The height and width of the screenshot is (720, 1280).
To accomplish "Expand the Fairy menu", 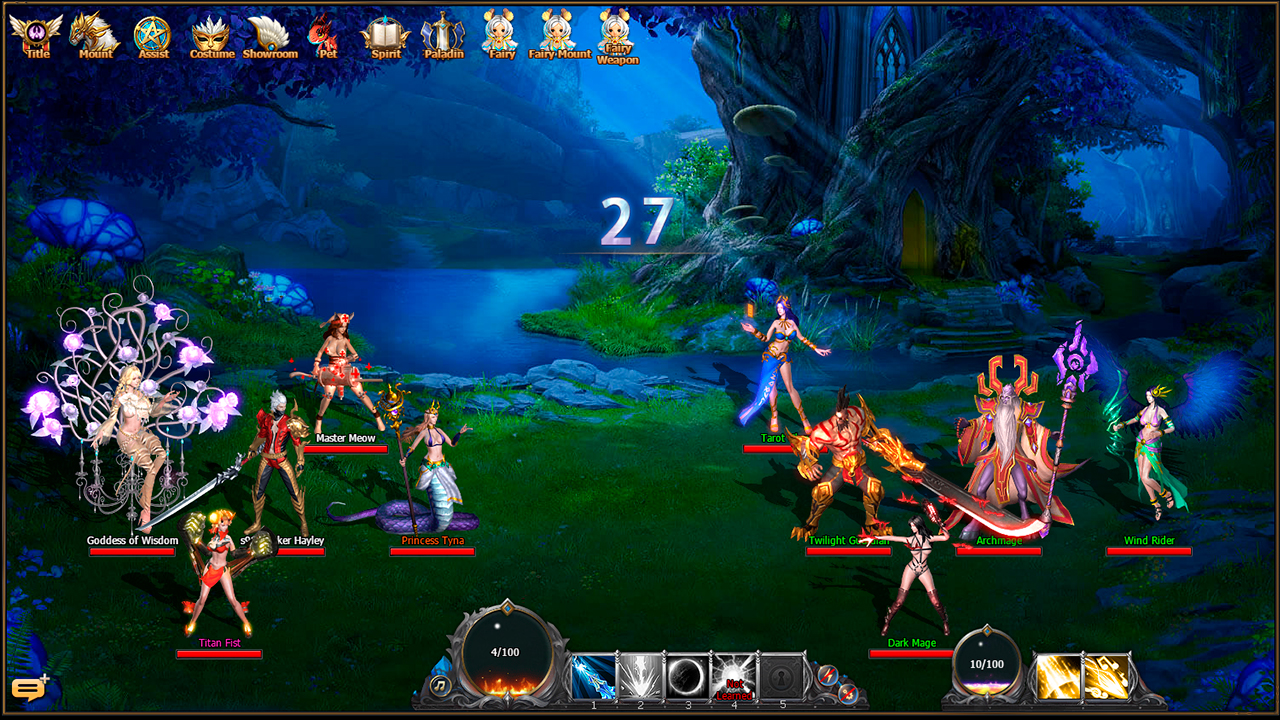I will coord(501,33).
